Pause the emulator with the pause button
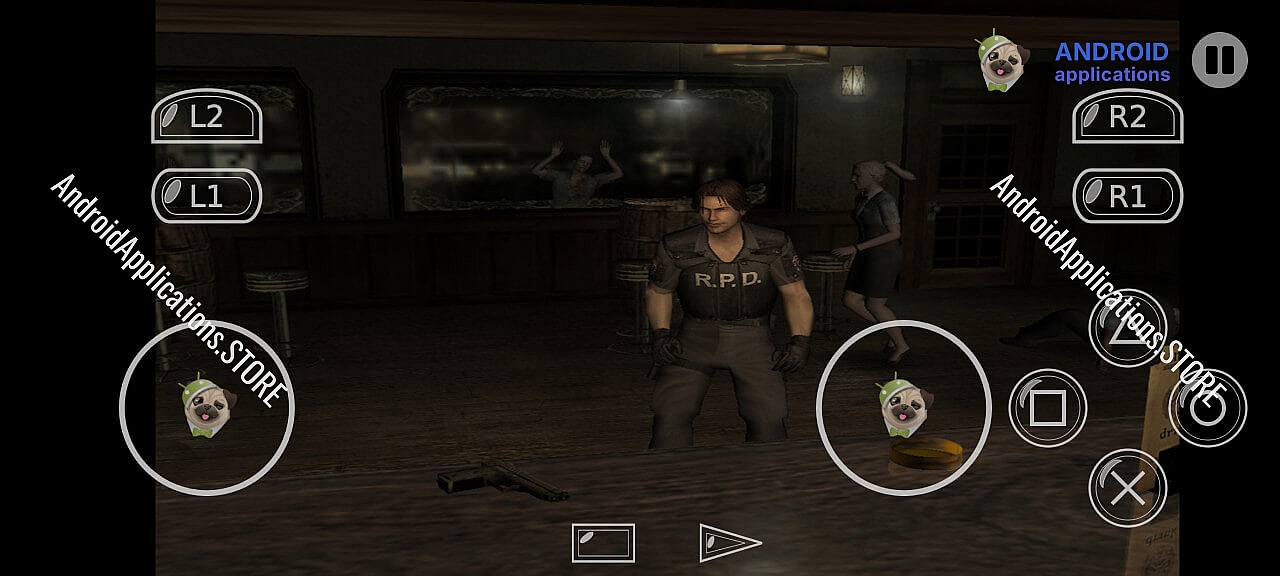This screenshot has width=1280, height=576. (x=1219, y=60)
